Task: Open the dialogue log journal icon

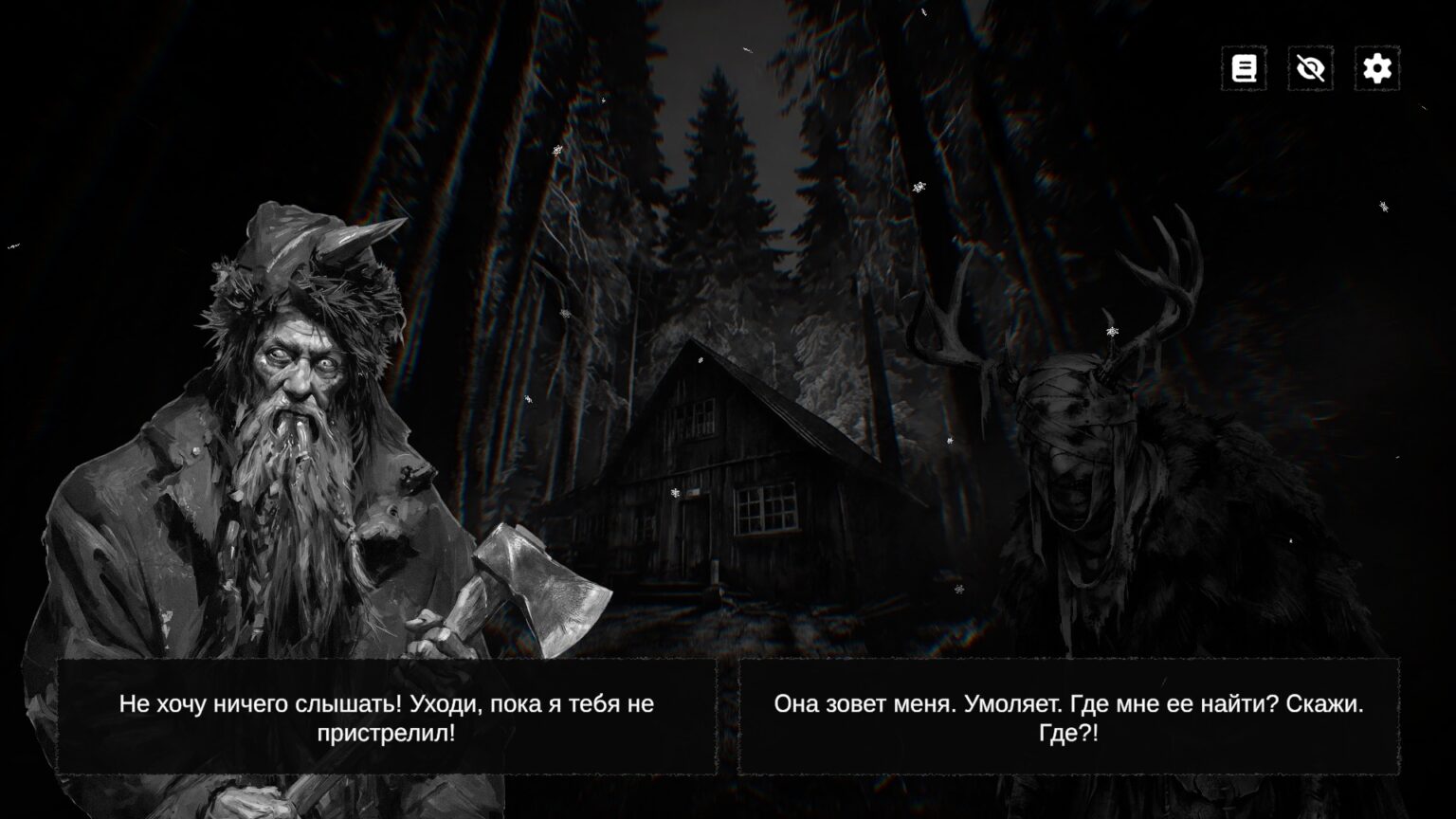Action: coord(1244,68)
